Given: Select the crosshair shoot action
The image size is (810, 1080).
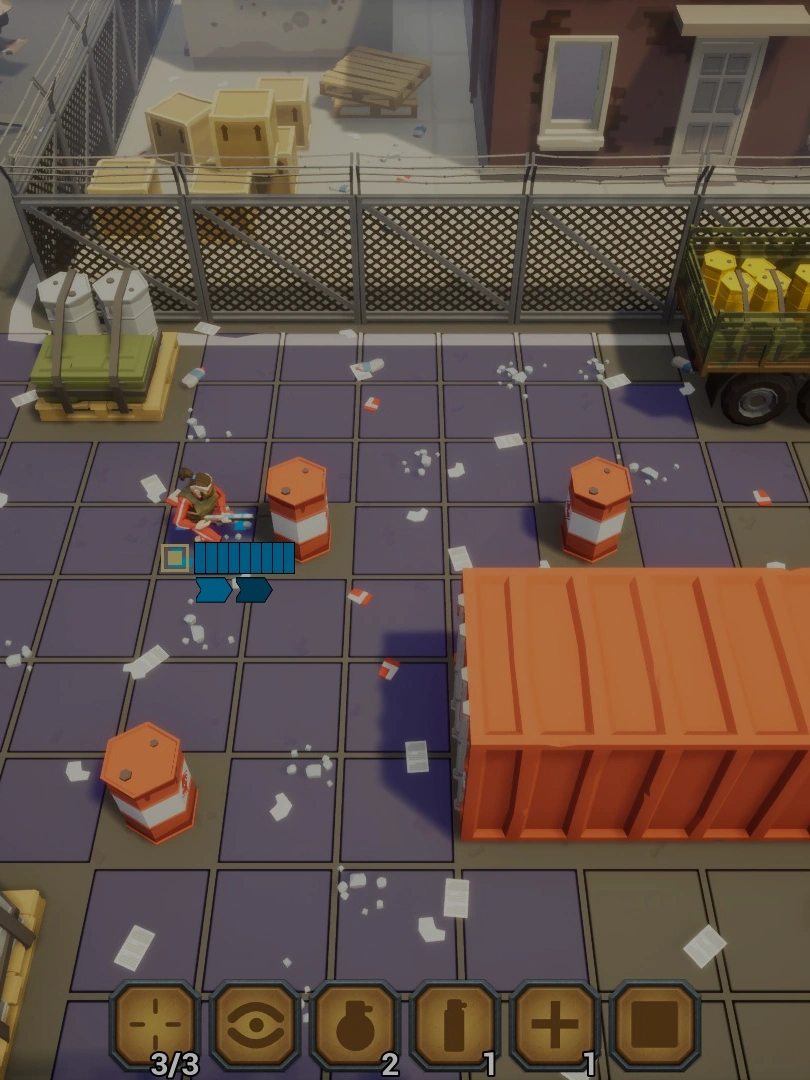Looking at the screenshot, I should point(156,1025).
